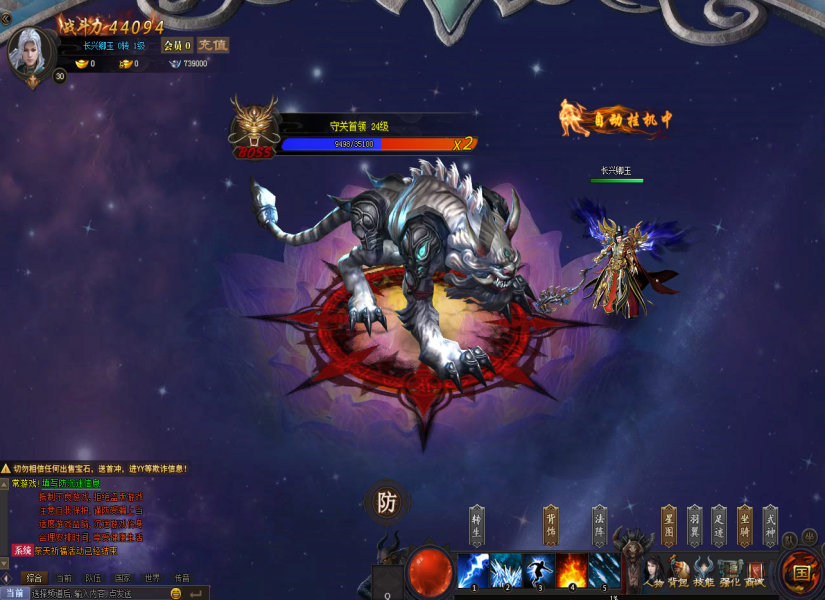Collapse the top-left double-arrow button
This screenshot has height=600, width=825.
point(6,17)
